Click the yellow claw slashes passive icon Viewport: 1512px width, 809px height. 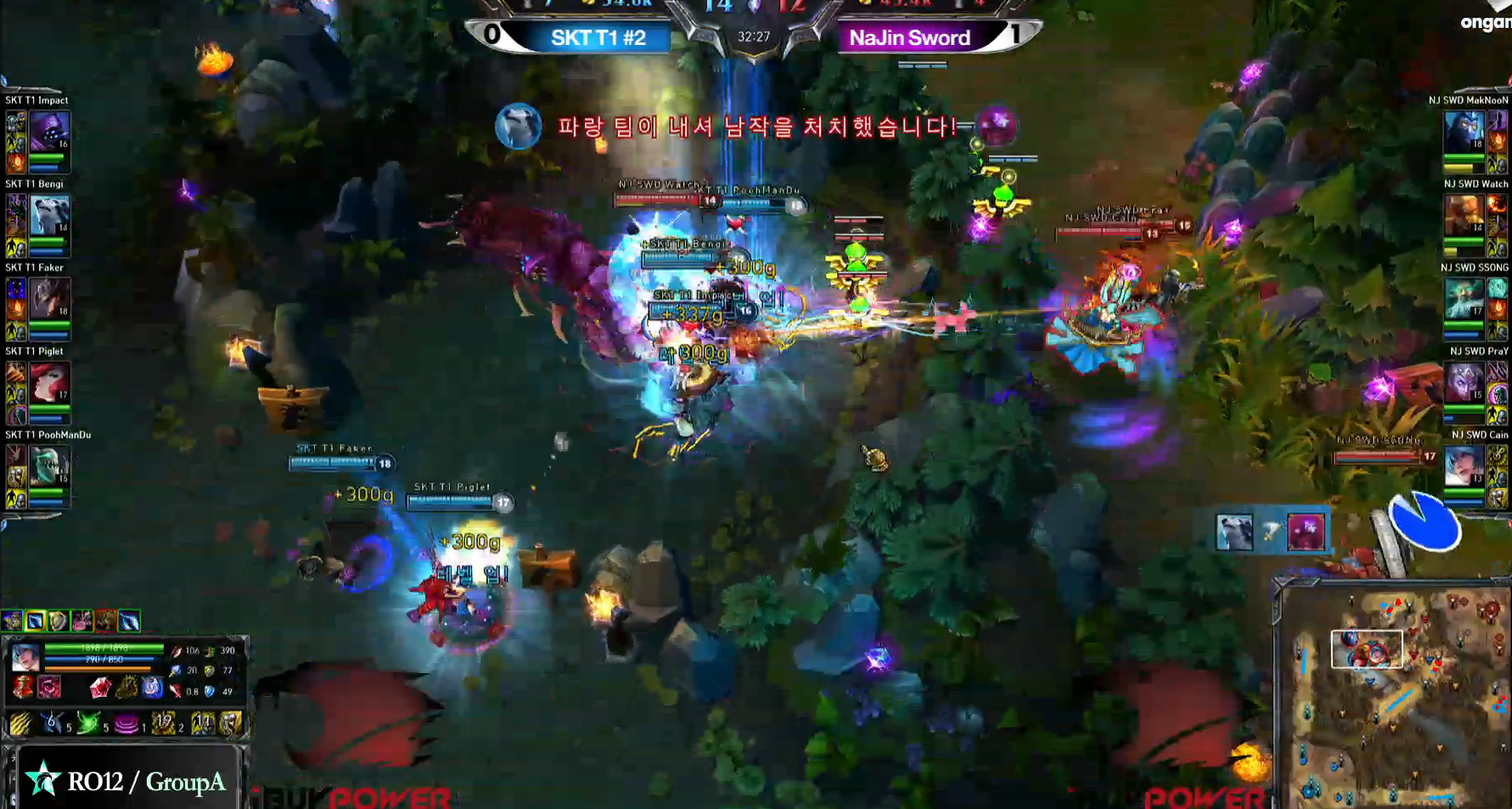coord(20,723)
